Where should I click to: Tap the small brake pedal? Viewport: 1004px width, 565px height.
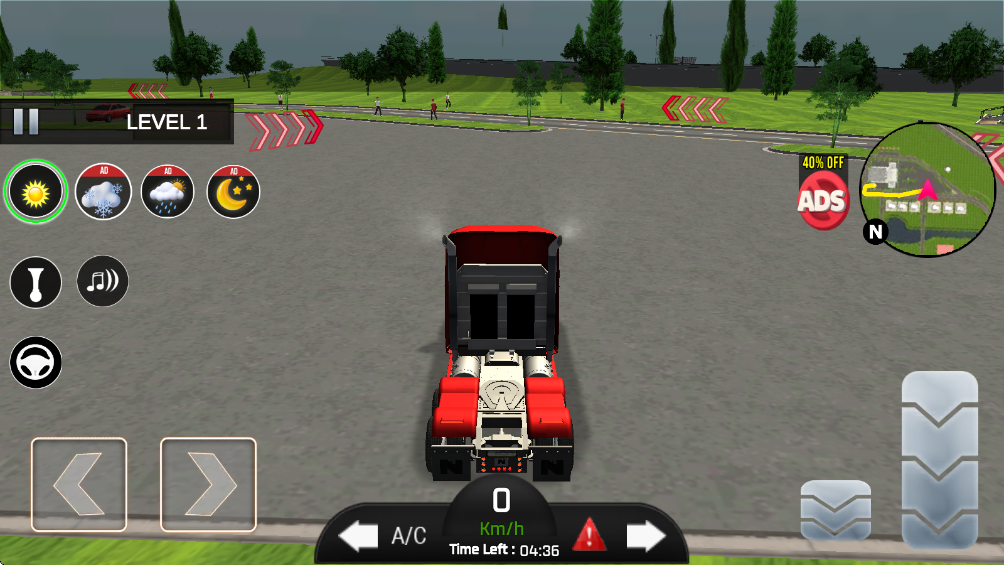pos(835,510)
